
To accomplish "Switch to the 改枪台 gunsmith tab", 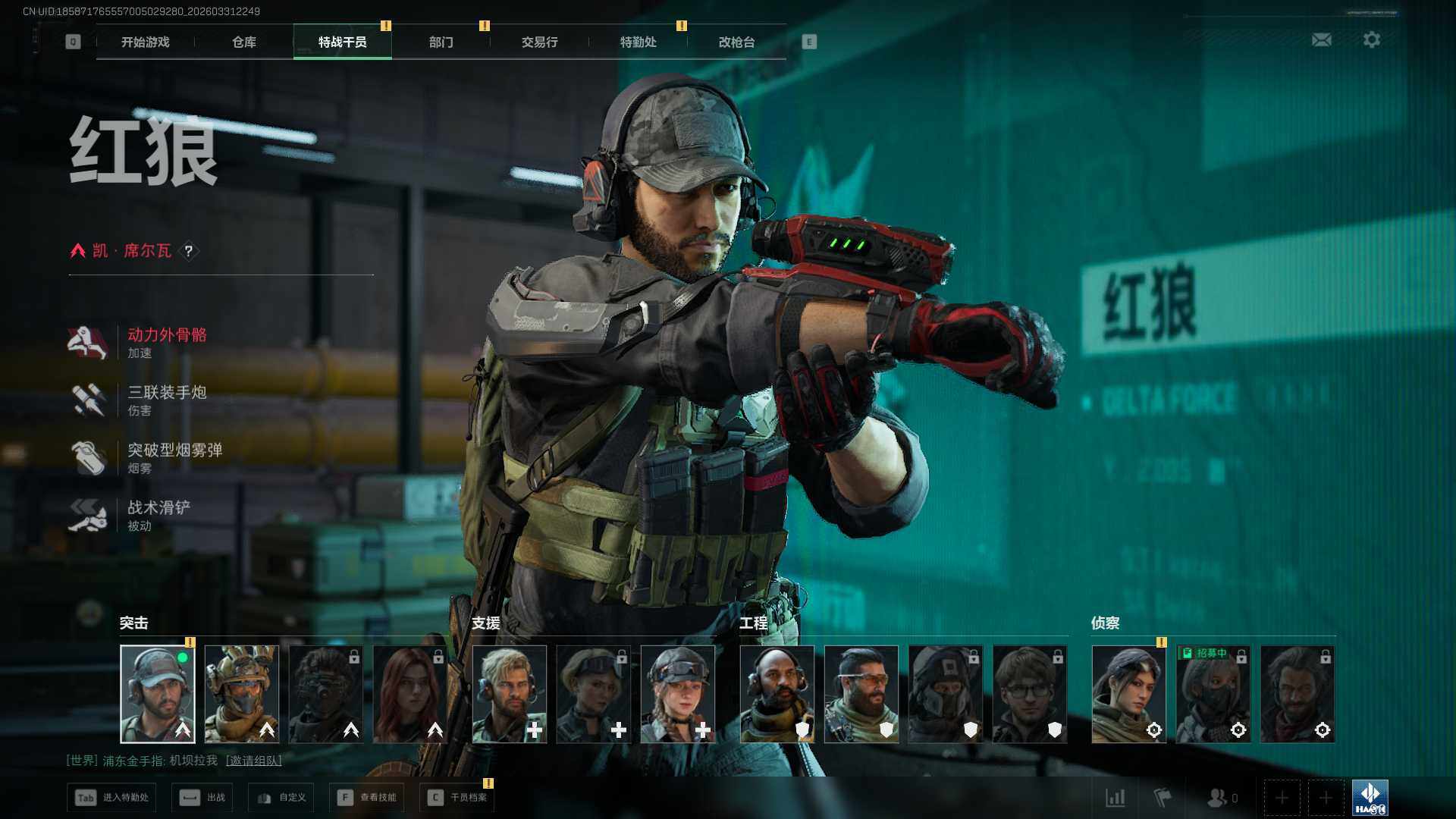I will [736, 42].
